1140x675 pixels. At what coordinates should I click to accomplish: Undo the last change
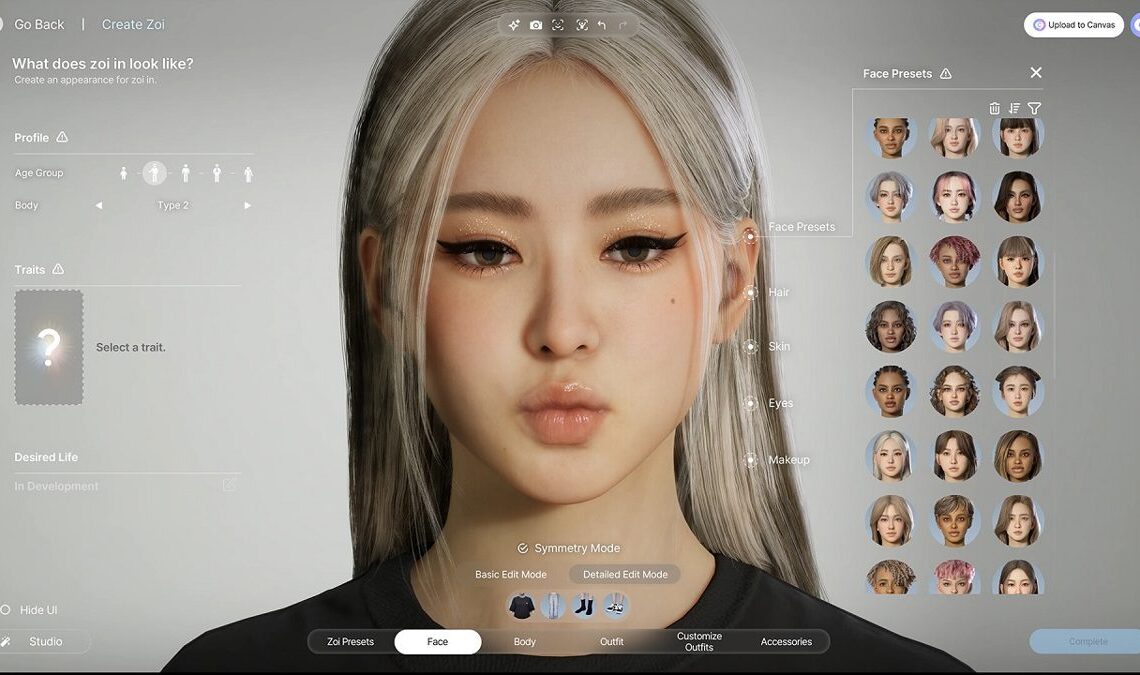click(601, 25)
